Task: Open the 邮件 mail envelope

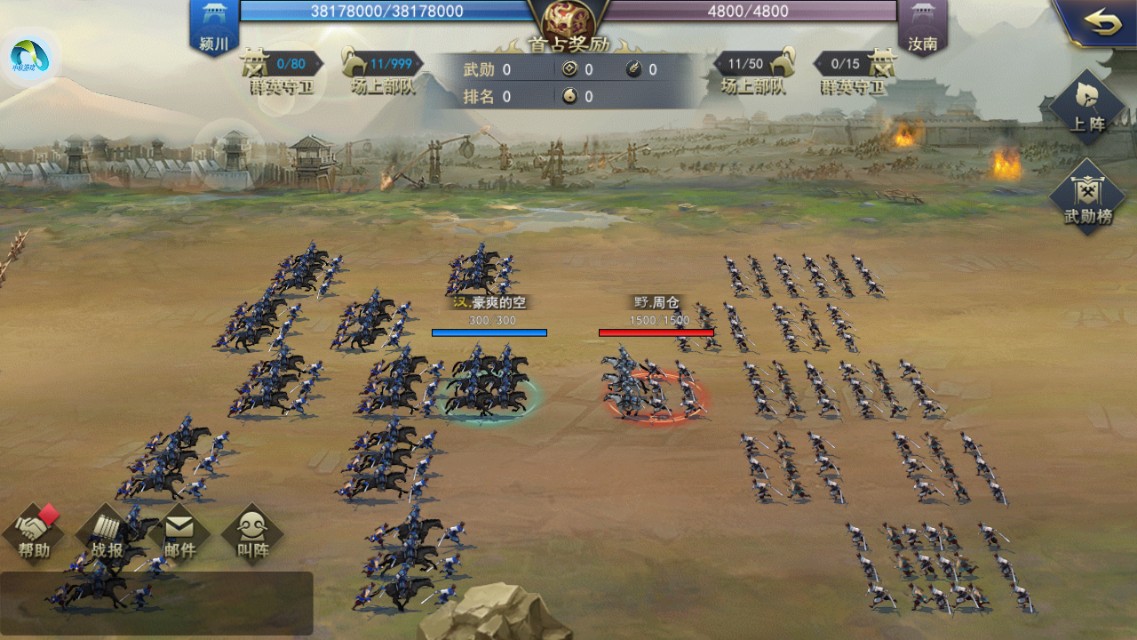Action: point(180,533)
